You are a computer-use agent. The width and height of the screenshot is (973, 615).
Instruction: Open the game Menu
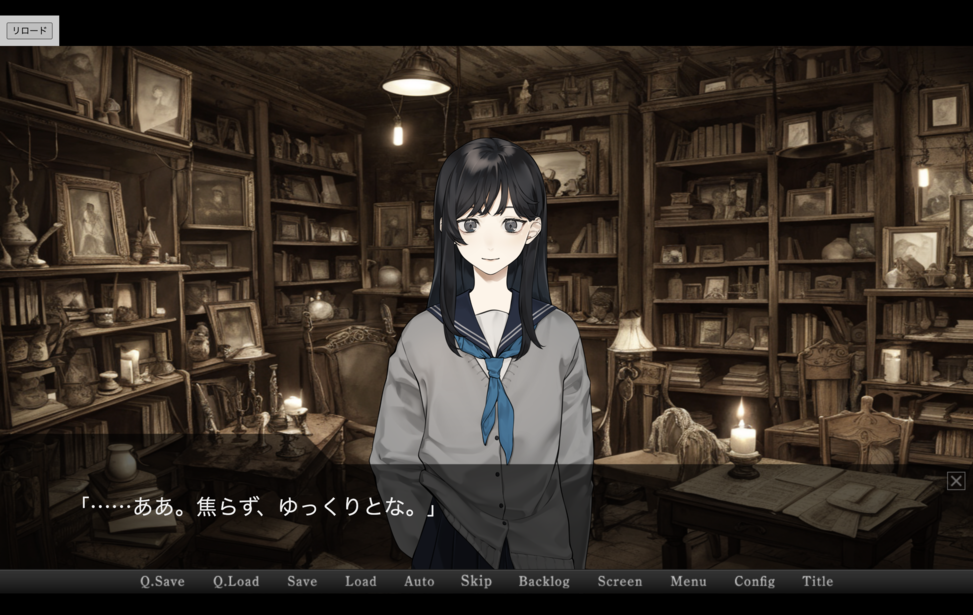tap(688, 581)
